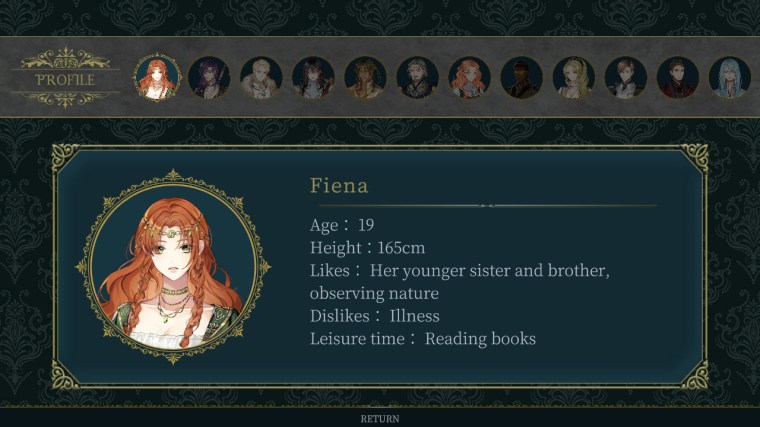The image size is (760, 427).
Task: Choose the man in the red outfit
Action: click(x=677, y=77)
